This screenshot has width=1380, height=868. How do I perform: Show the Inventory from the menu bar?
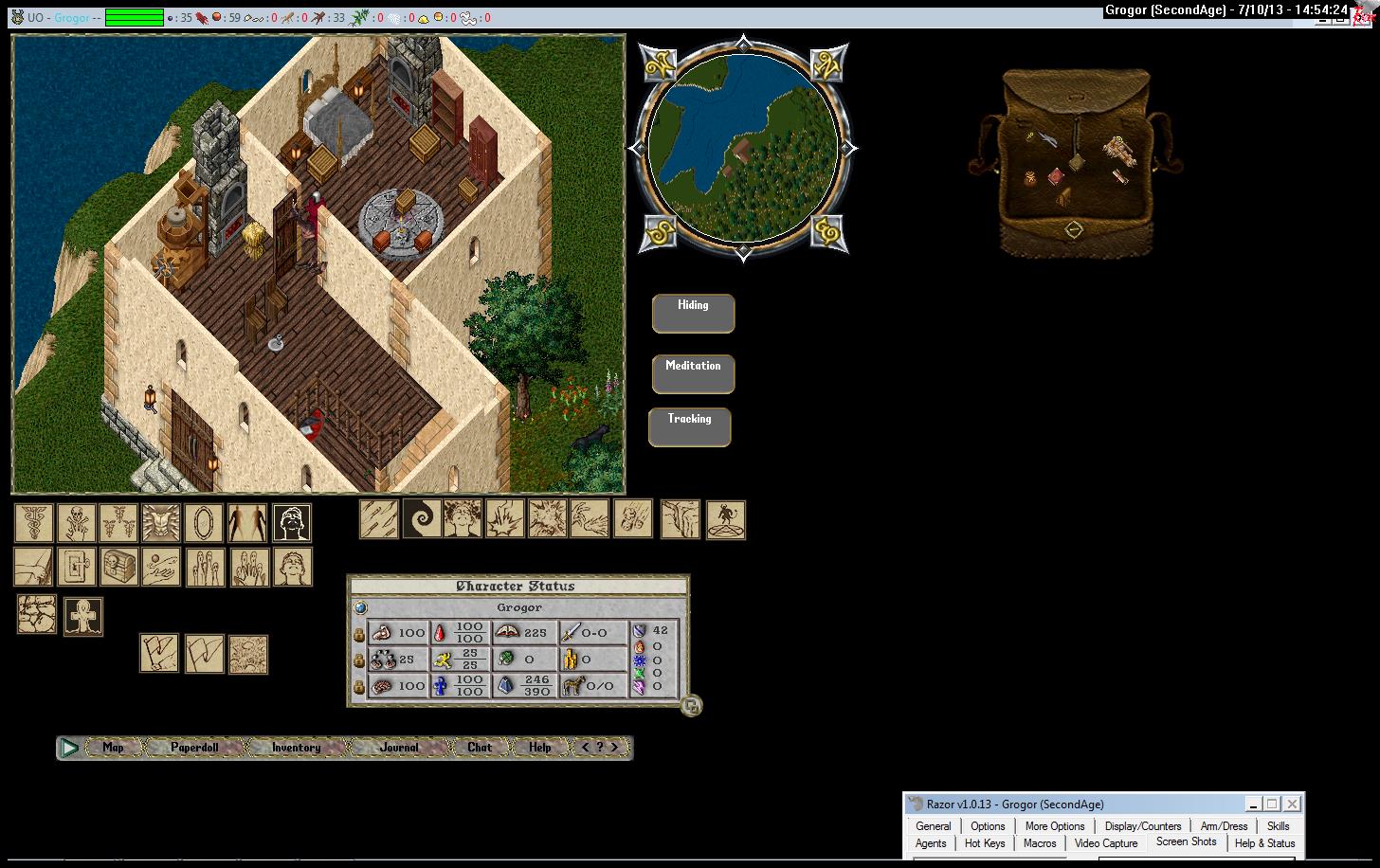click(x=296, y=748)
